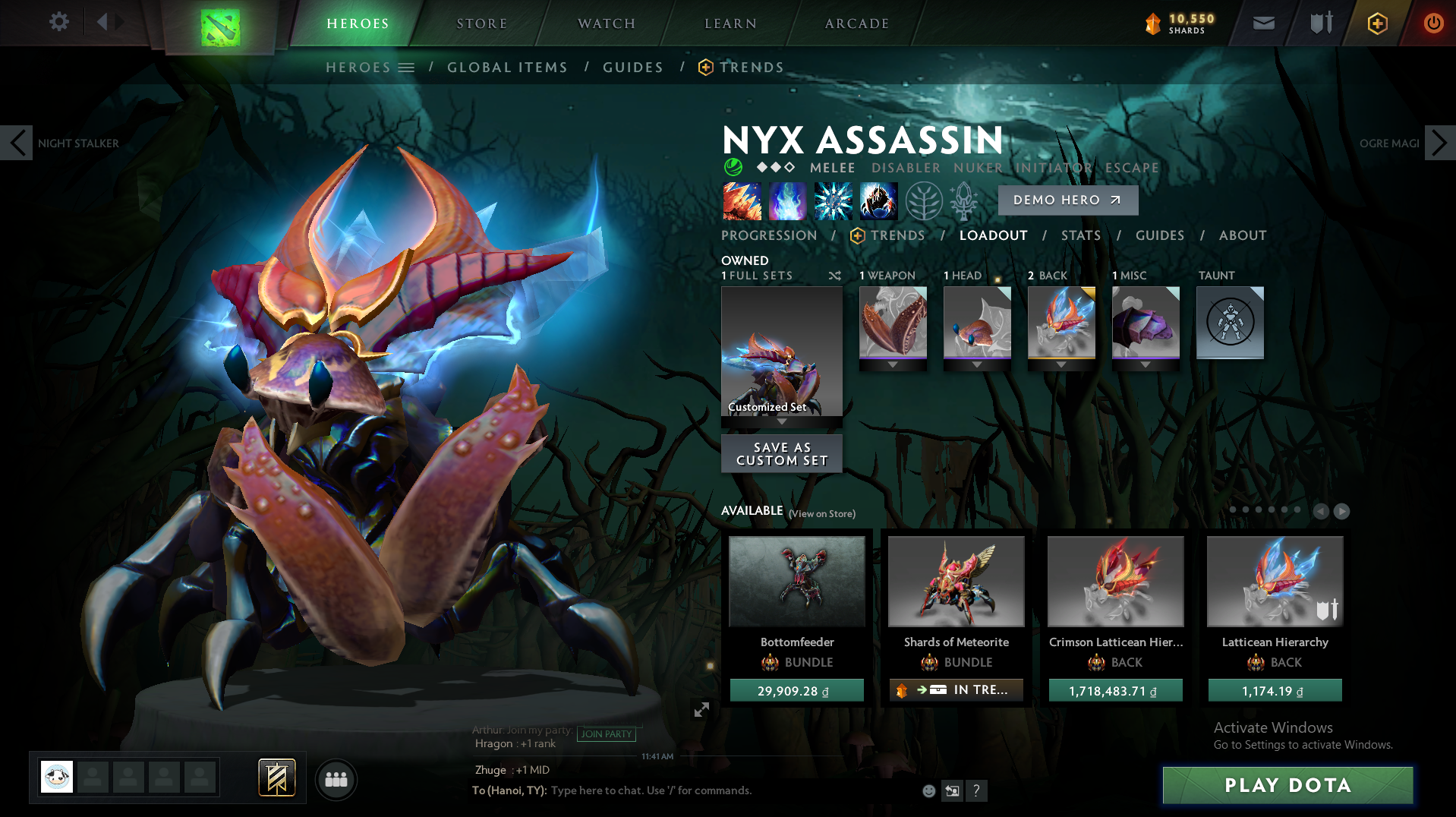Image resolution: width=1456 pixels, height=817 pixels.
Task: View the Aghanim's upgrades icon
Action: tap(963, 201)
